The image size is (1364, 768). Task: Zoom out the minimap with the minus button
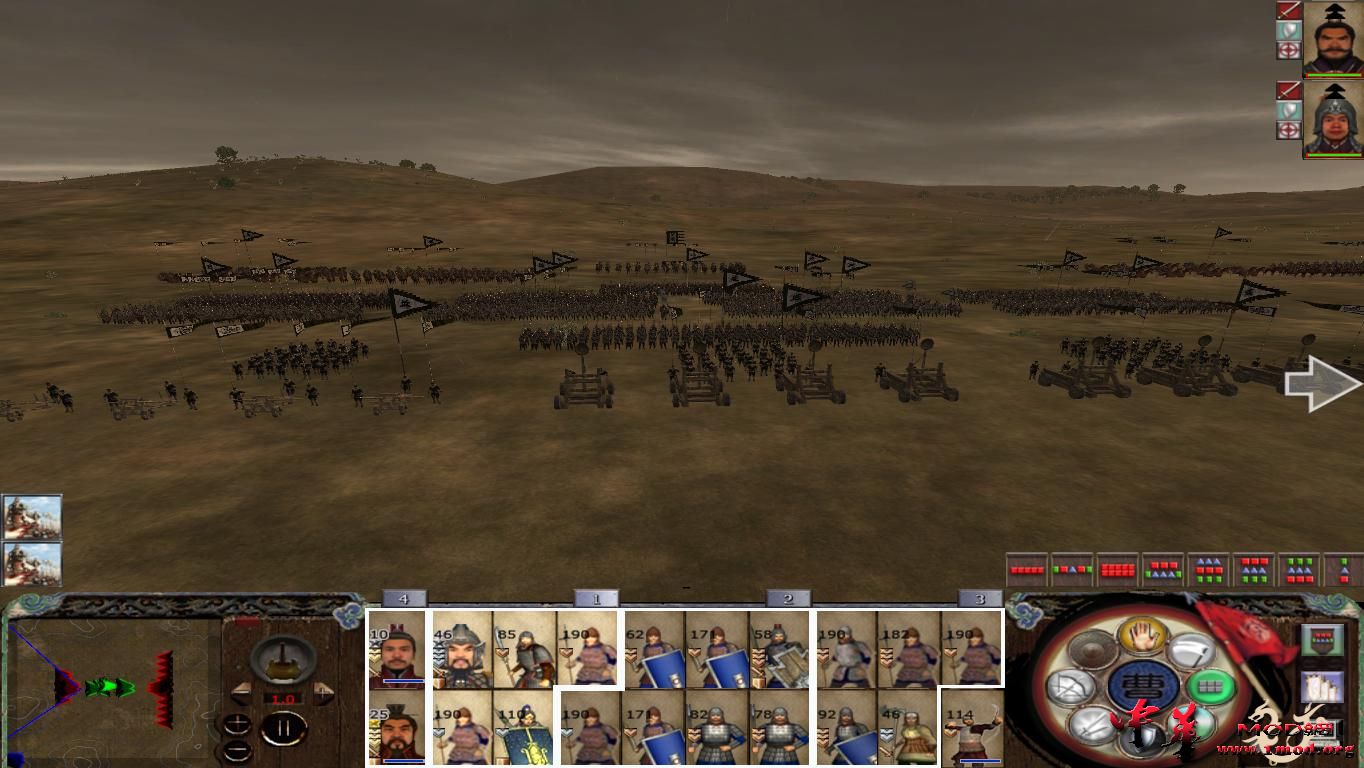[x=238, y=750]
